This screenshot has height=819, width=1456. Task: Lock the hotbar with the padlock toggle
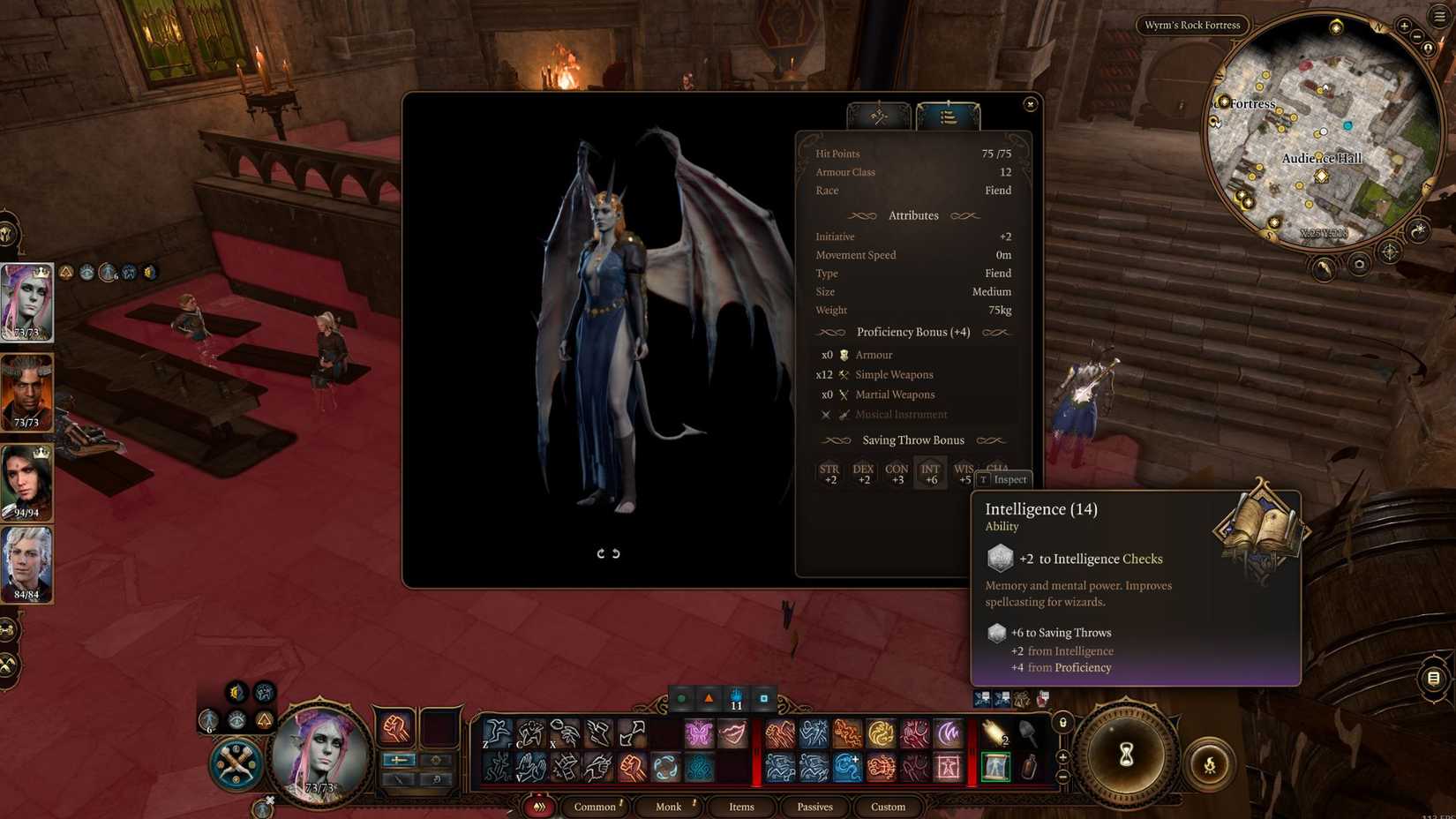(1062, 722)
